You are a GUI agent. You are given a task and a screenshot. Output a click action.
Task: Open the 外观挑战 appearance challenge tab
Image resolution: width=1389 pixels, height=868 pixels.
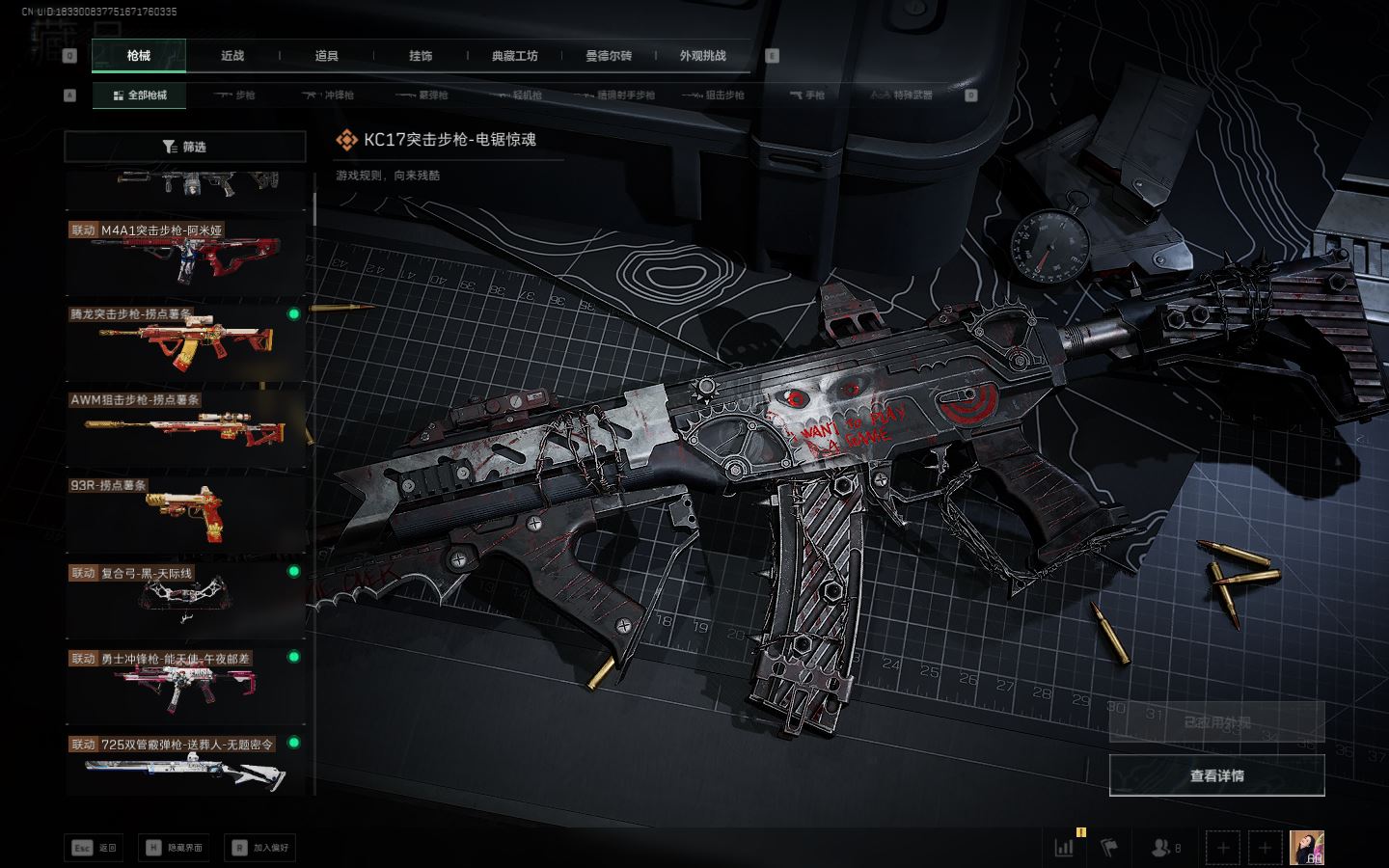702,56
